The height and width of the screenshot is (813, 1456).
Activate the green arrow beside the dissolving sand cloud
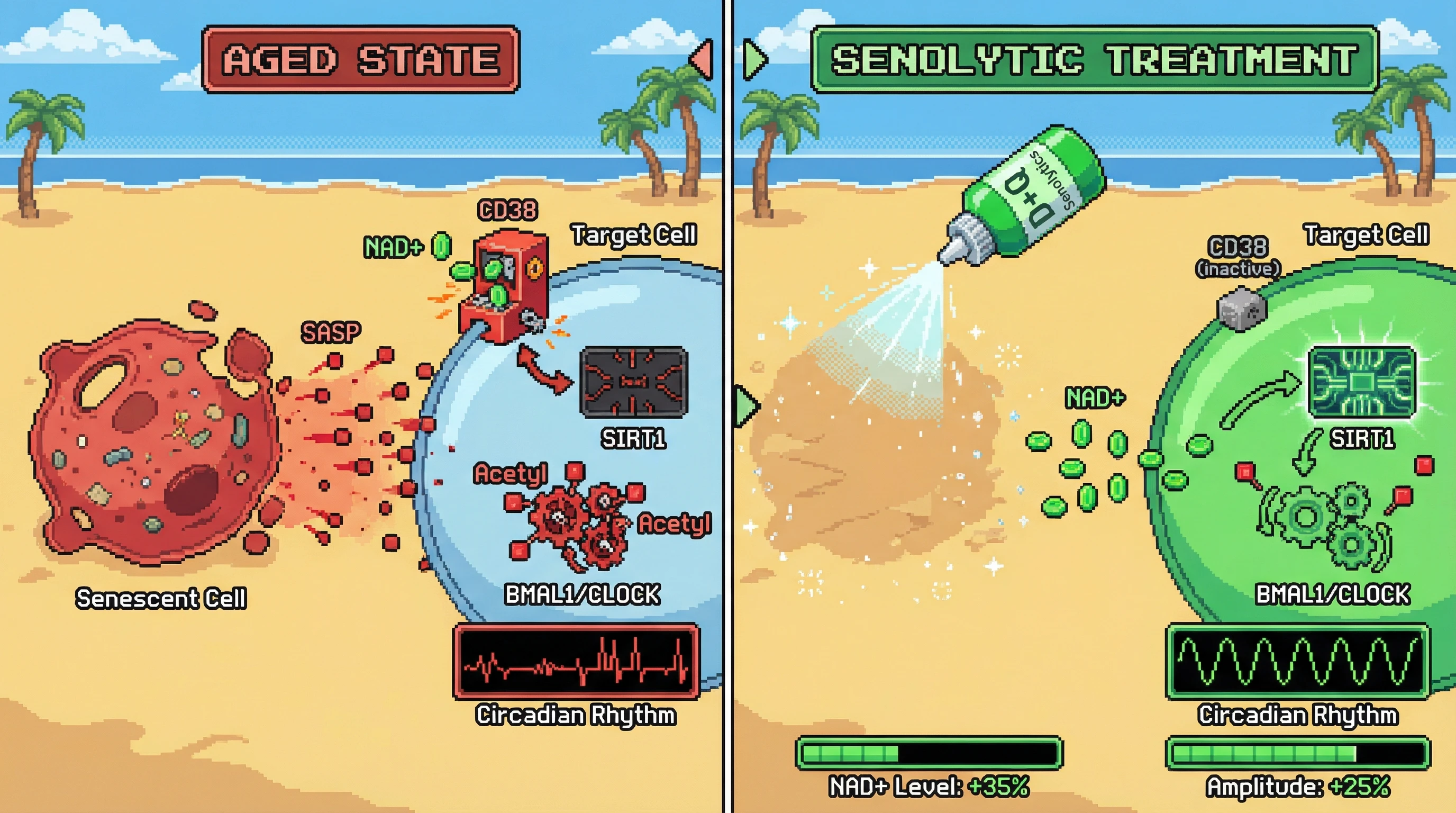point(746,405)
